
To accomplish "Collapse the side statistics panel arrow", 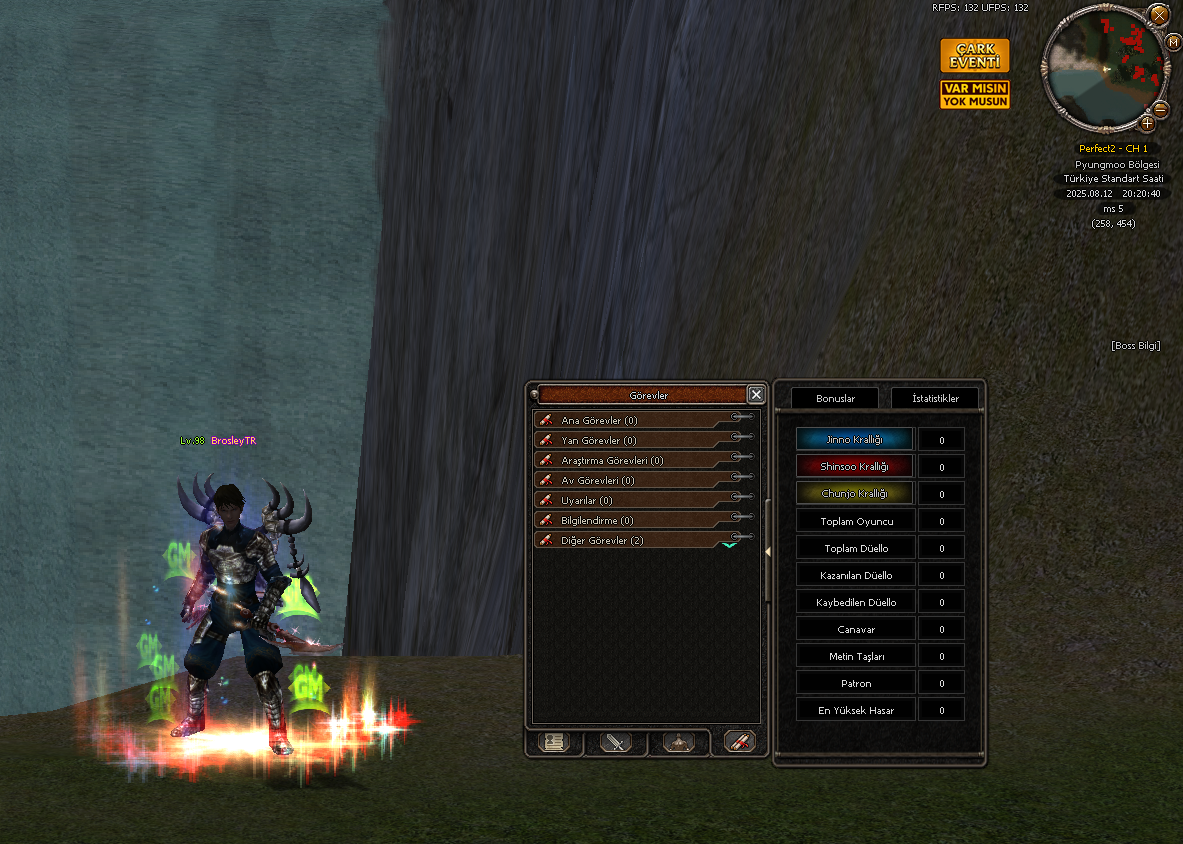I will (767, 551).
